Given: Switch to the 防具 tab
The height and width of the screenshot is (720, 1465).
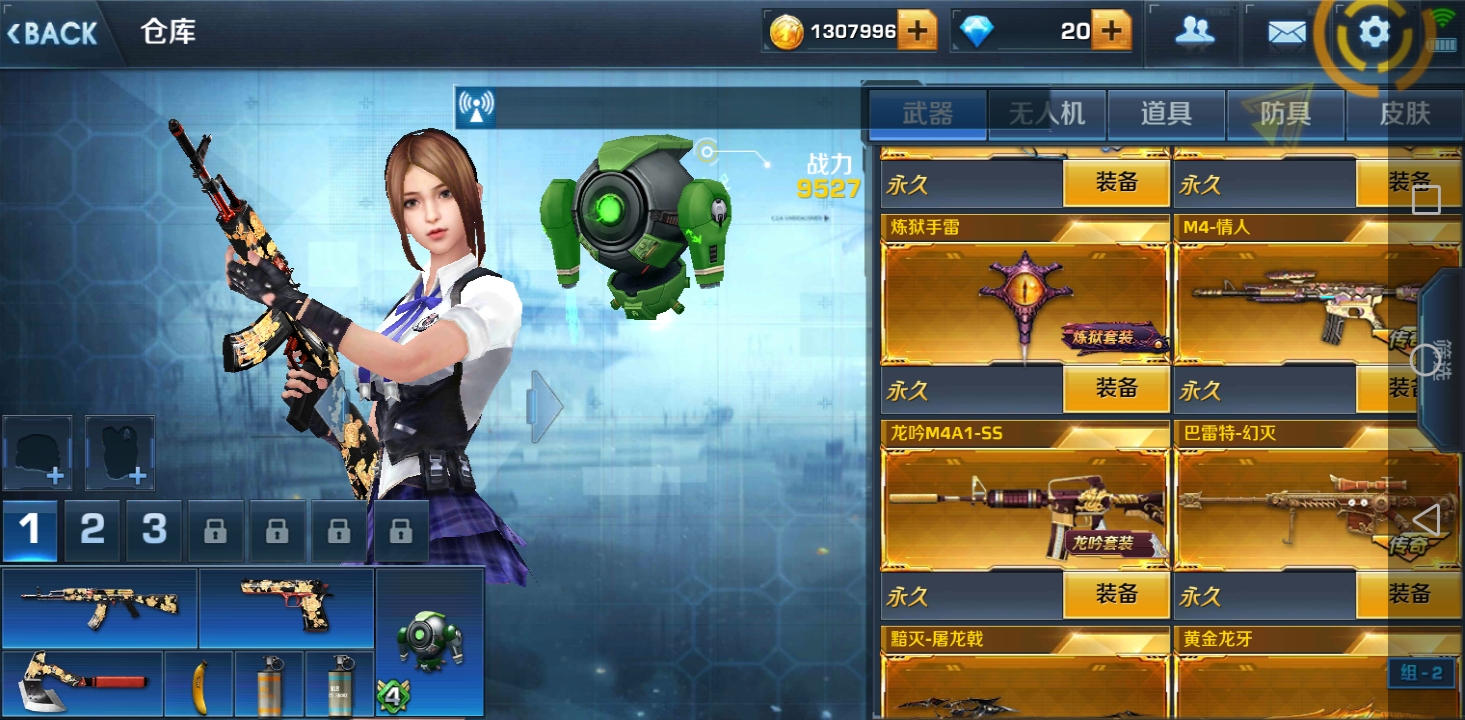Looking at the screenshot, I should [x=1285, y=114].
